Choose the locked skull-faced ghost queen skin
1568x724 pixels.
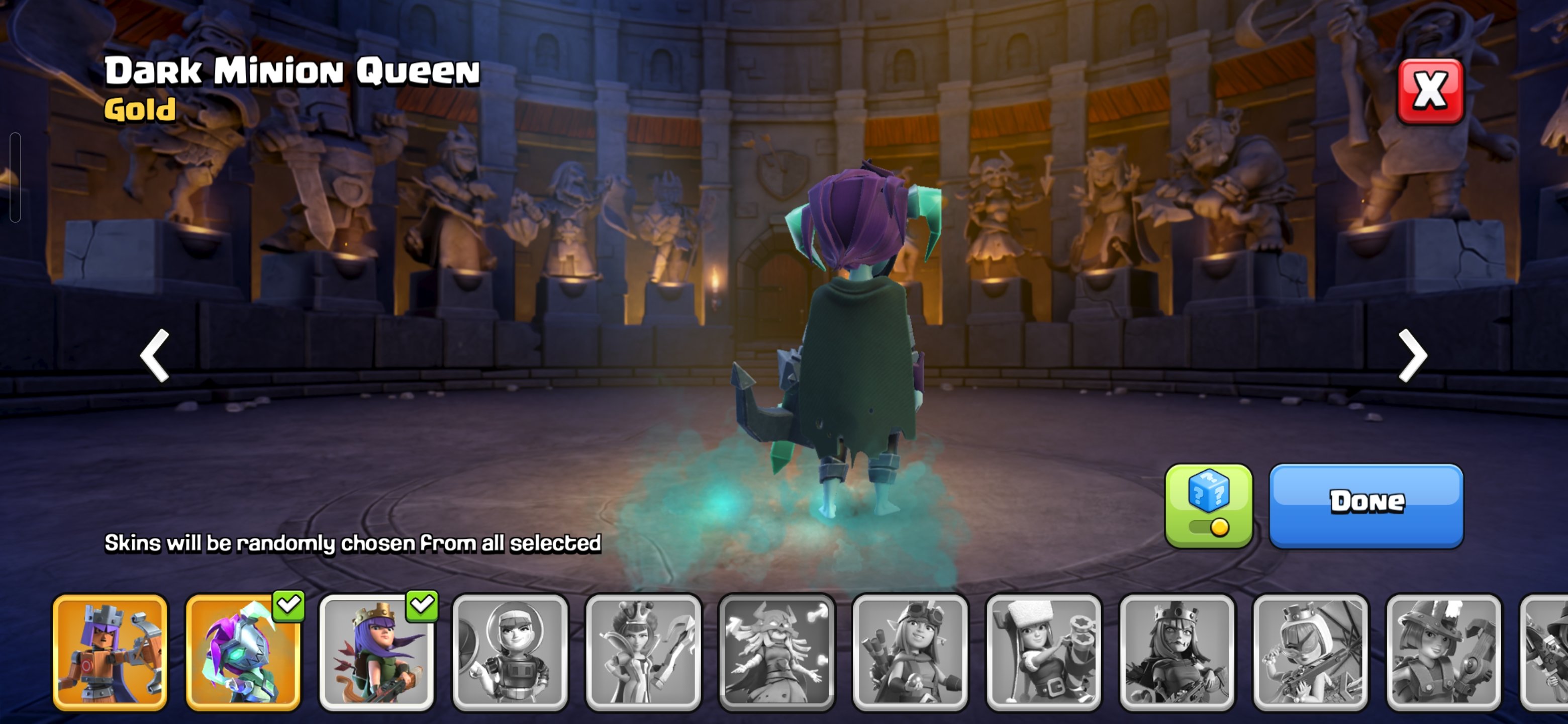coord(776,652)
